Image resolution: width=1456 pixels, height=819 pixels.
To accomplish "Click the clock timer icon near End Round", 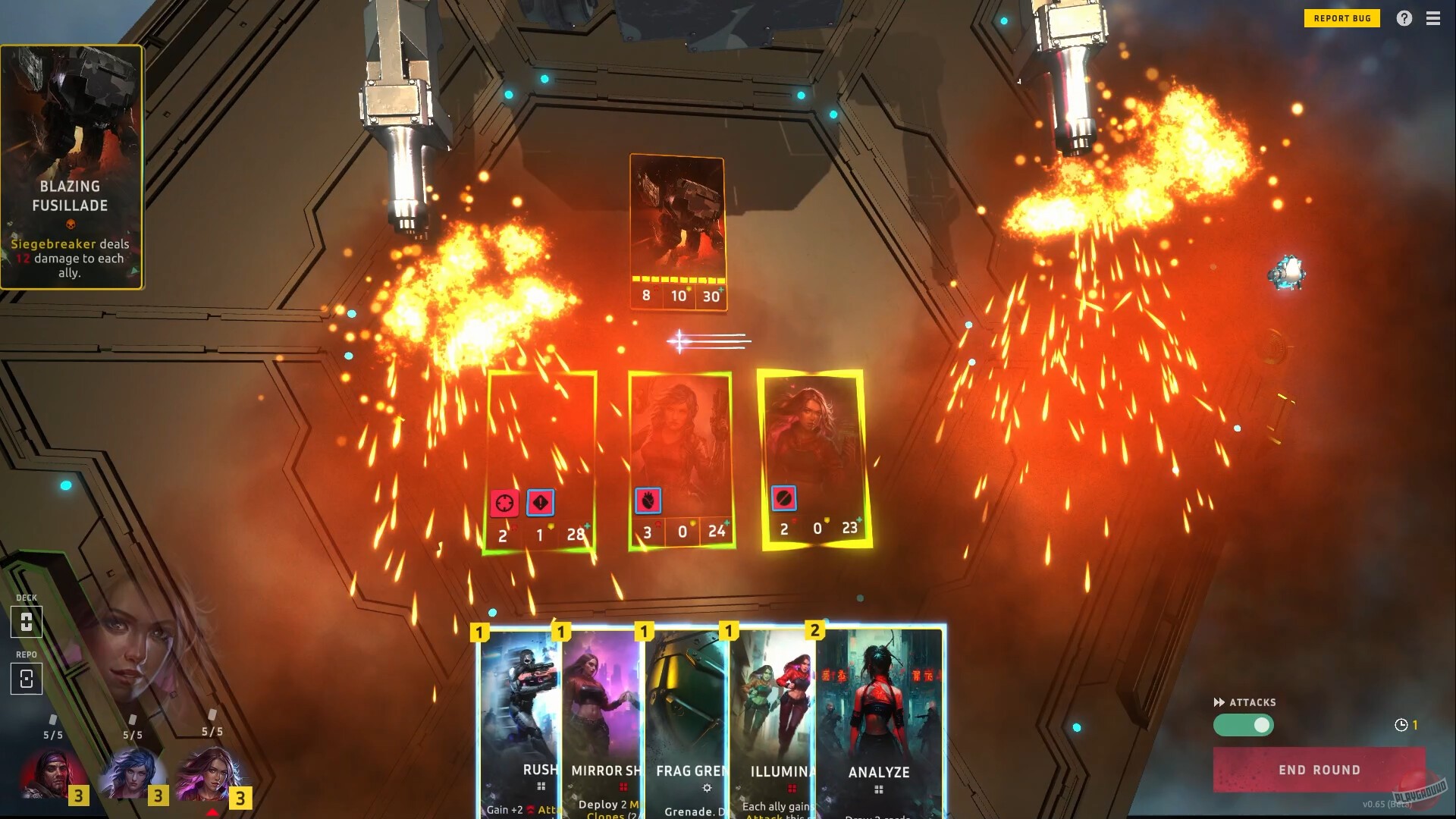I will [x=1402, y=725].
